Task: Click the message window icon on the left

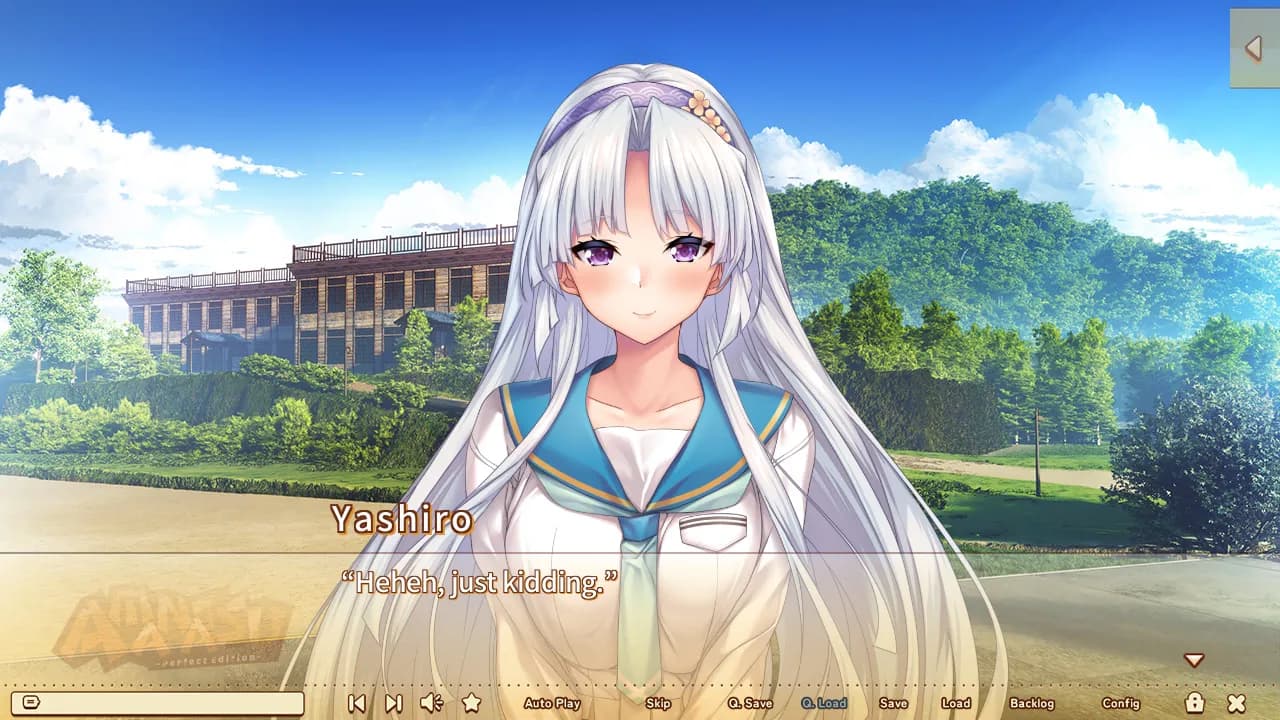Action: coord(30,703)
